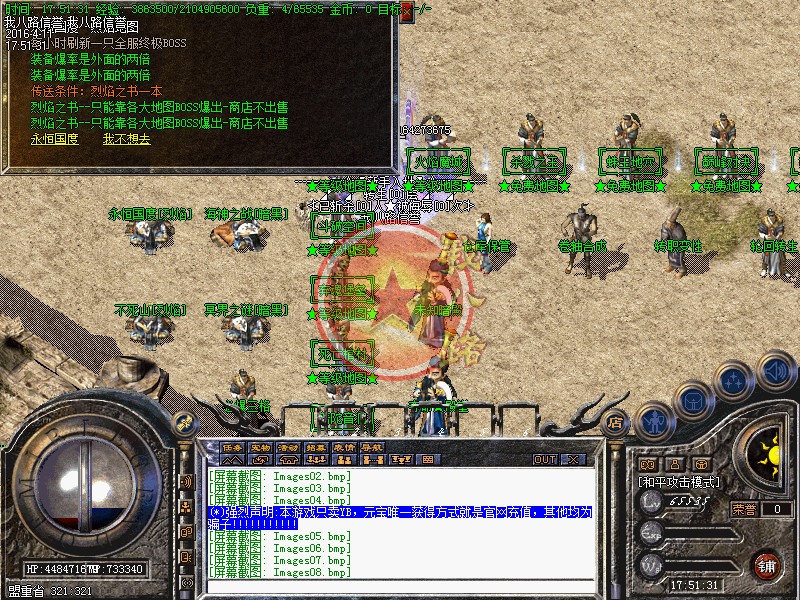Open the 活动 events button
800x600 pixels.
click(288, 446)
